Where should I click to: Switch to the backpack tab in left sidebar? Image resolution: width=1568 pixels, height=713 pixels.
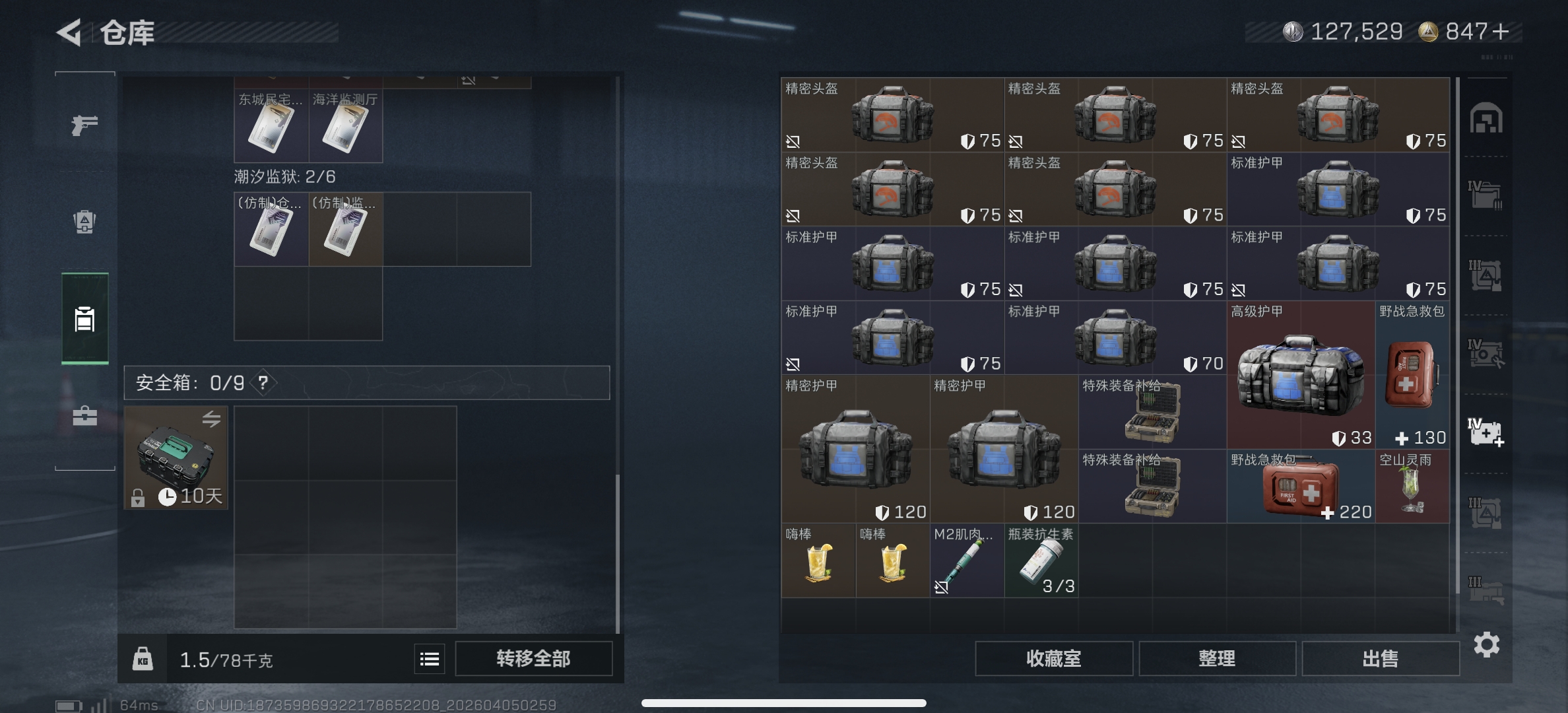[84, 222]
